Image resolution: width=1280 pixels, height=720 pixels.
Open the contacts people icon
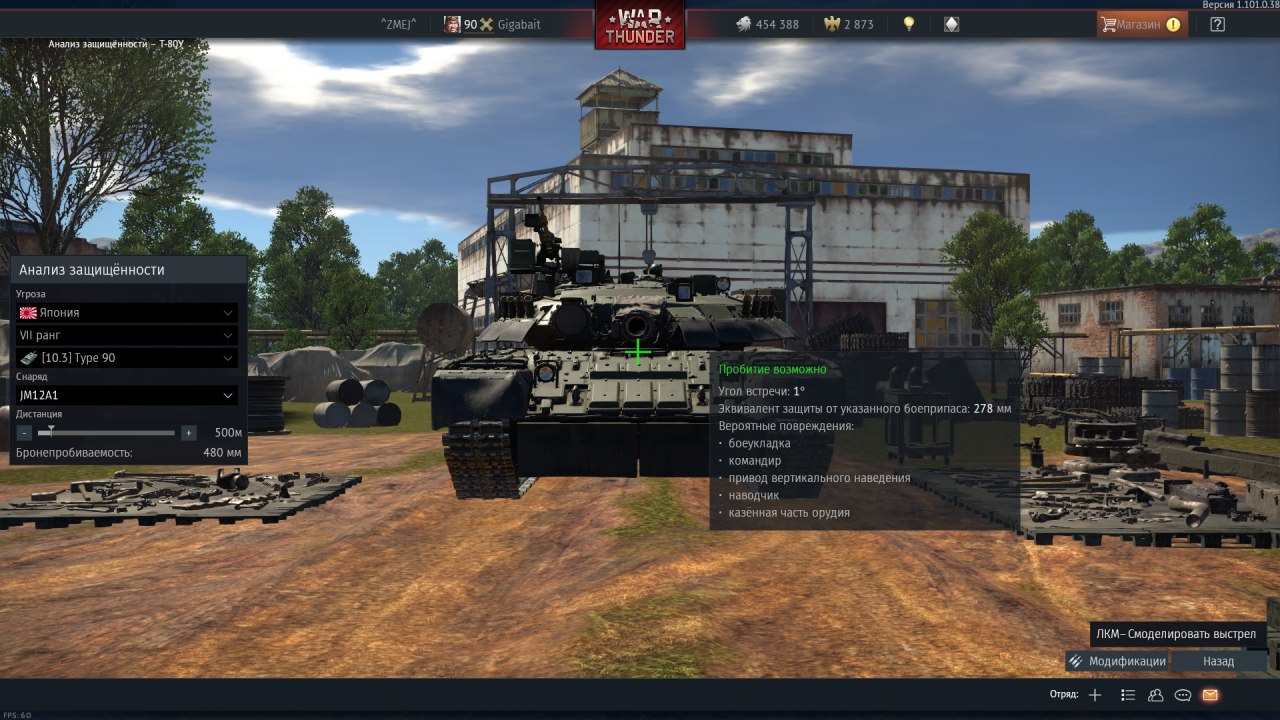[x=1155, y=695]
